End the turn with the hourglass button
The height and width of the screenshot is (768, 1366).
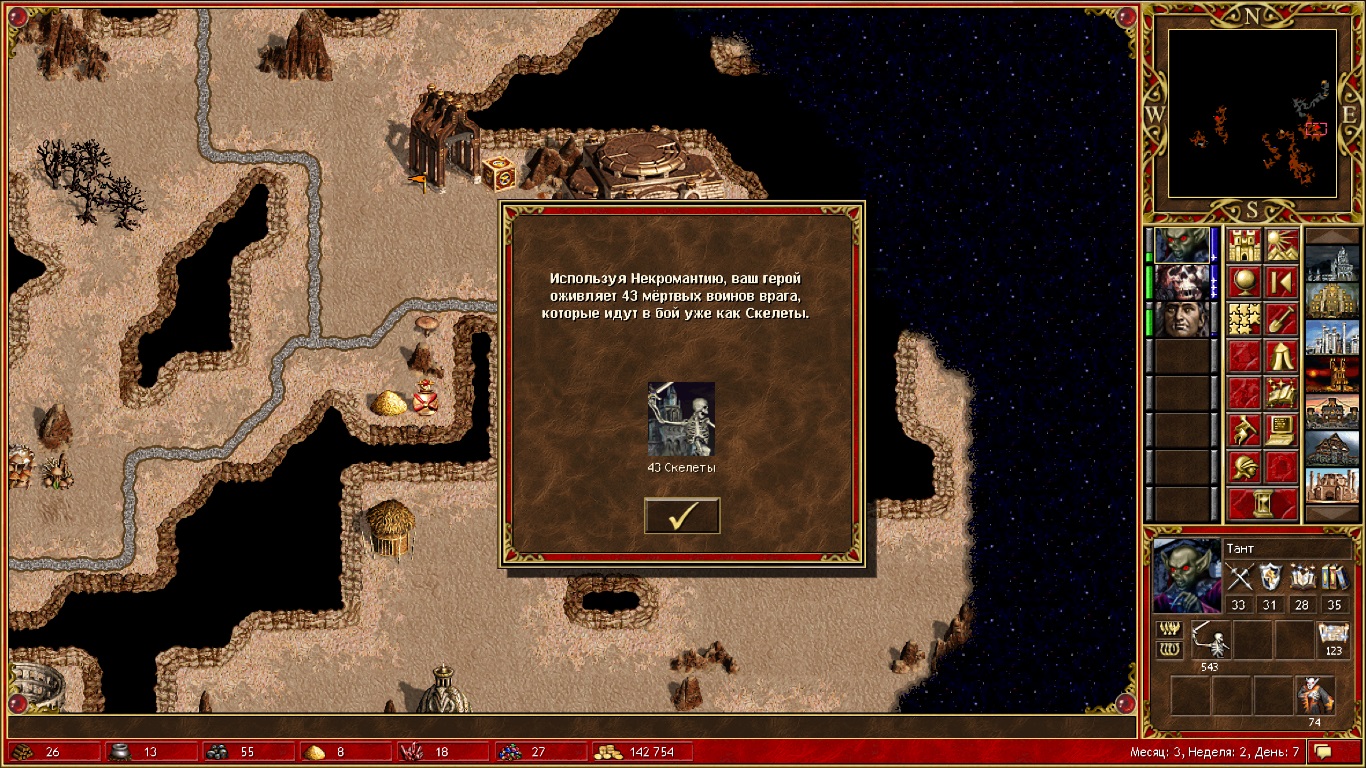point(1262,503)
